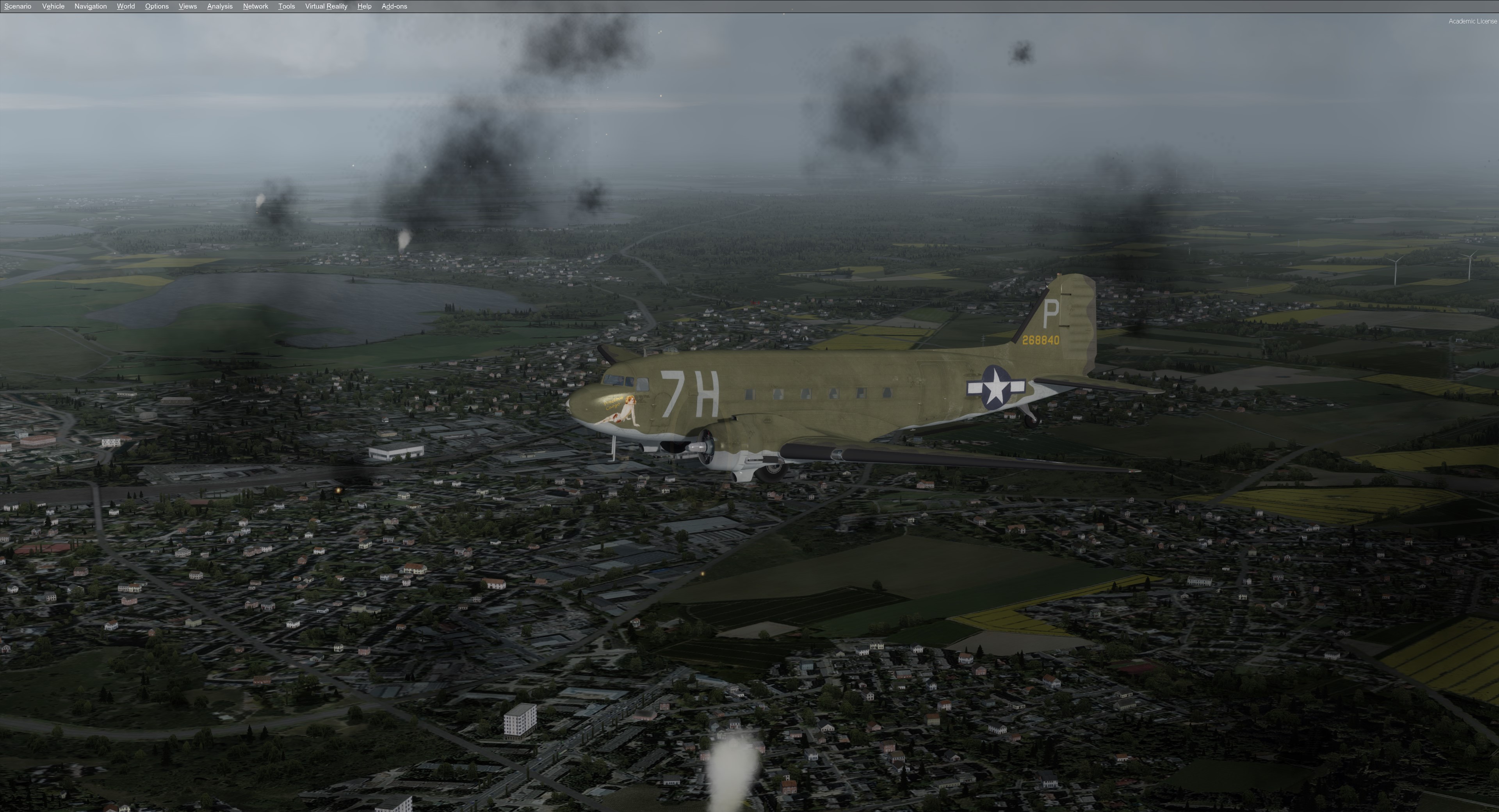Click the Navigation menu

(90, 6)
